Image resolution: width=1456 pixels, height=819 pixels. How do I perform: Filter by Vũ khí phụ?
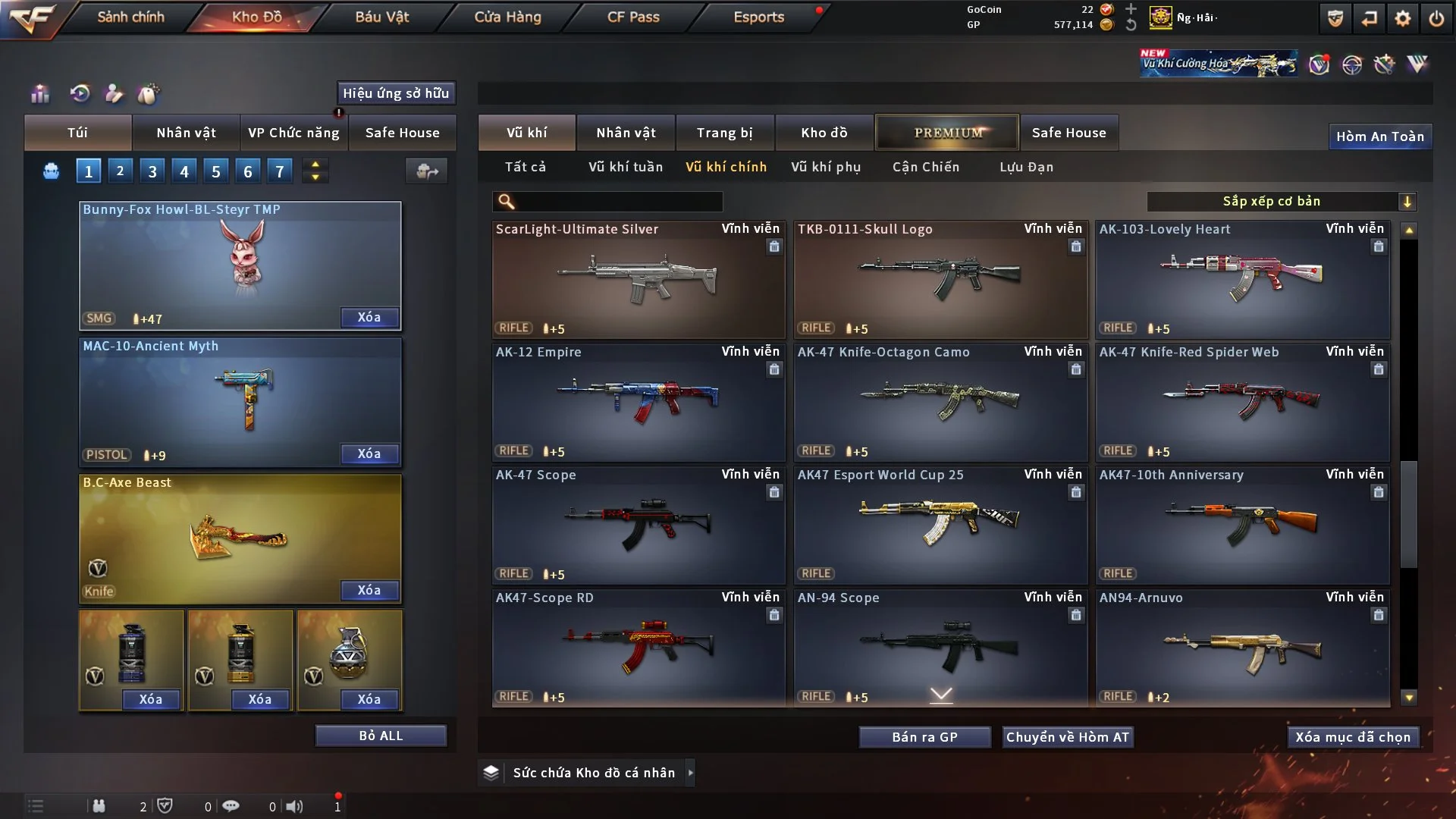(x=826, y=167)
